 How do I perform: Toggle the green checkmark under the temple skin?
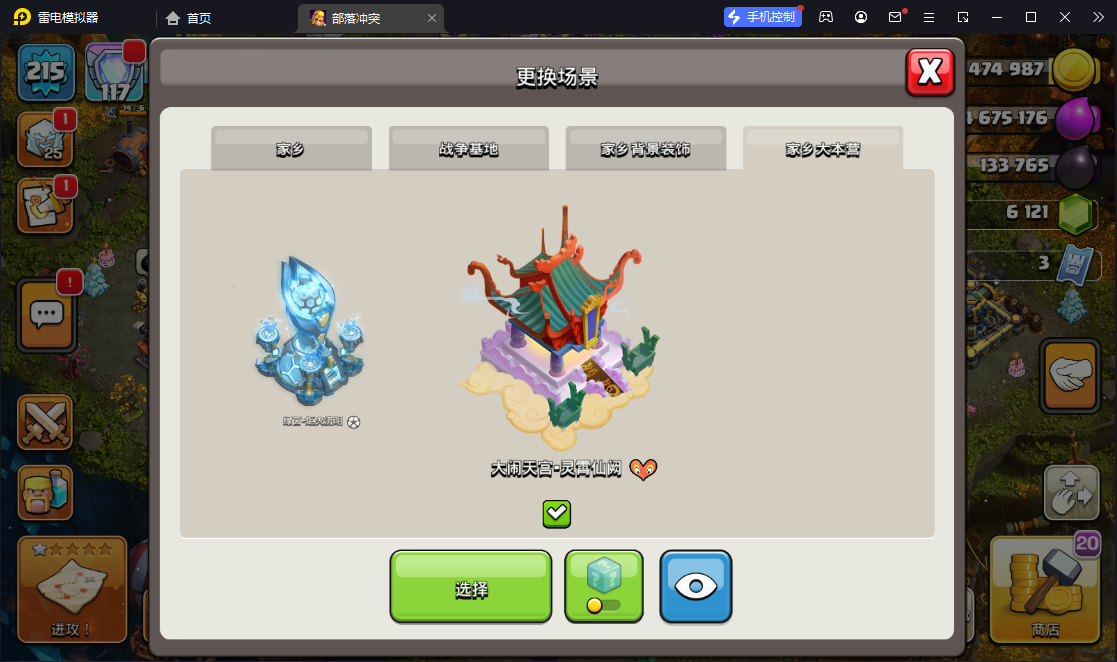pos(557,514)
